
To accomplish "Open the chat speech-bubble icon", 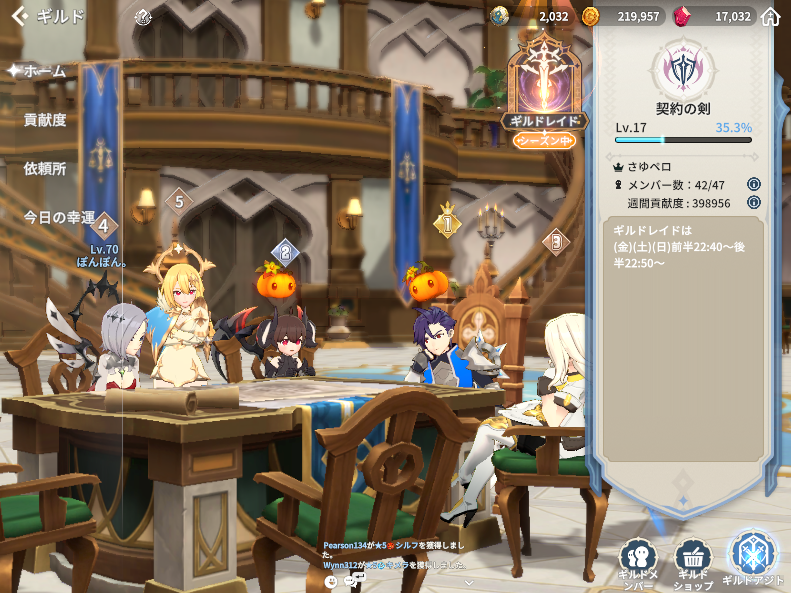I will click(x=352, y=581).
